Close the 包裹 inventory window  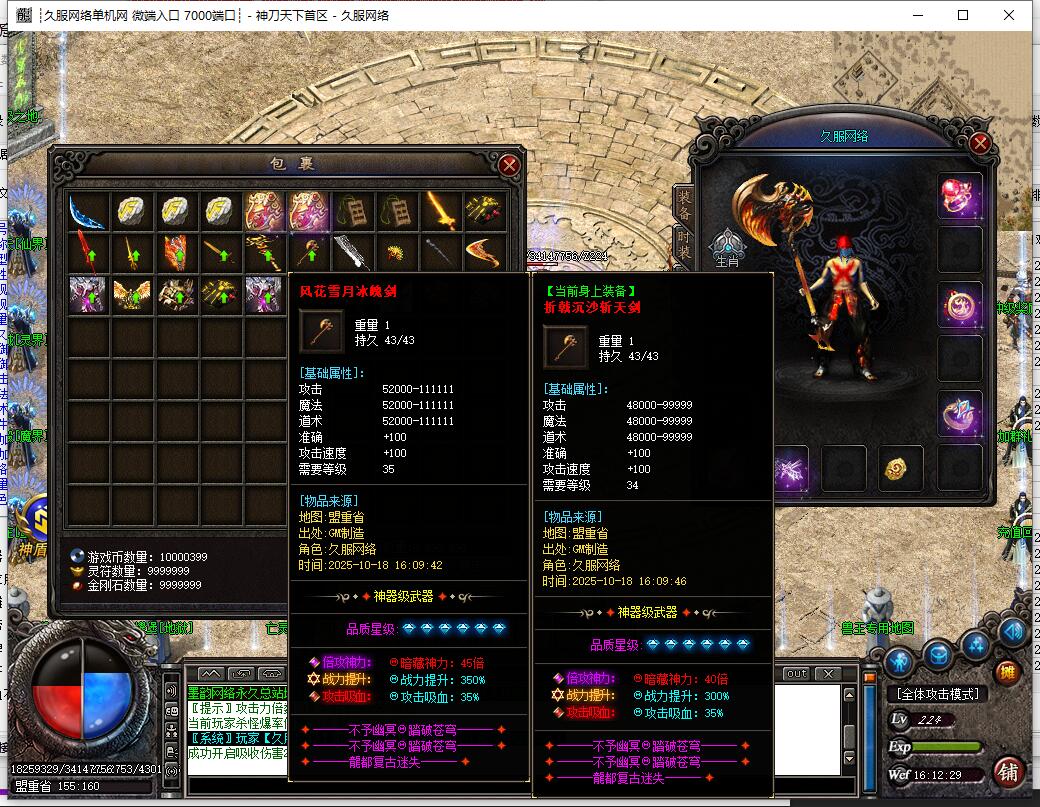click(509, 165)
